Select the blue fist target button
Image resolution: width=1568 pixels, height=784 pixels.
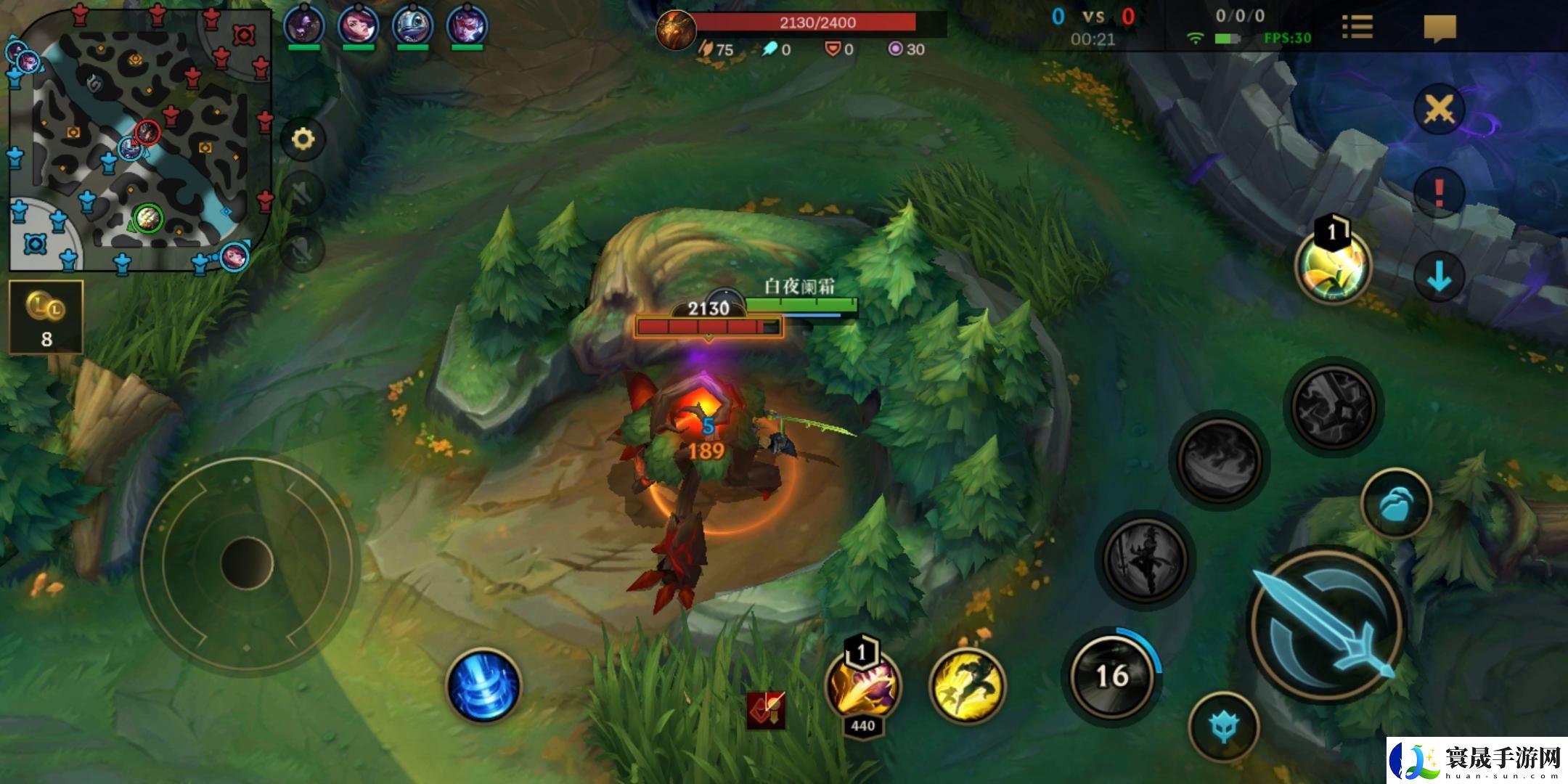(x=1395, y=504)
